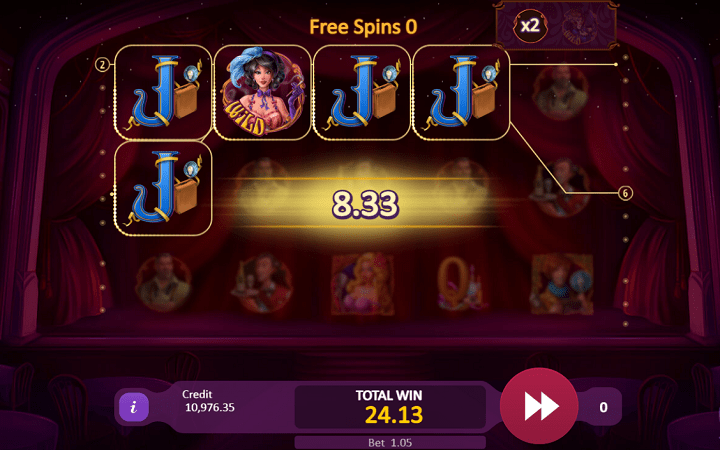Open the autoplay counter showing 0

(603, 407)
